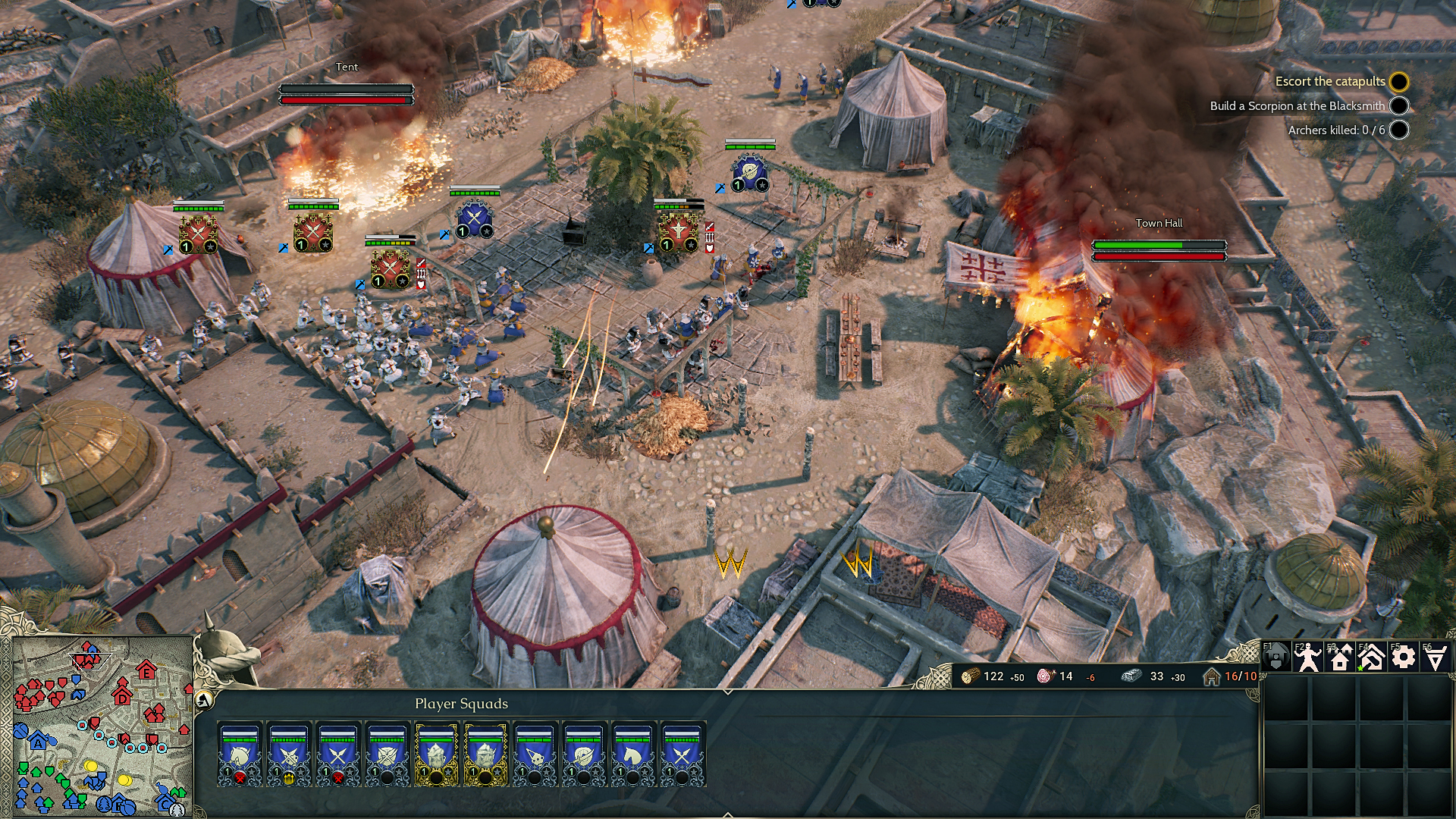This screenshot has height=819, width=1456.
Task: Toggle the Archers killed 0/6 objective circle
Action: (1399, 130)
